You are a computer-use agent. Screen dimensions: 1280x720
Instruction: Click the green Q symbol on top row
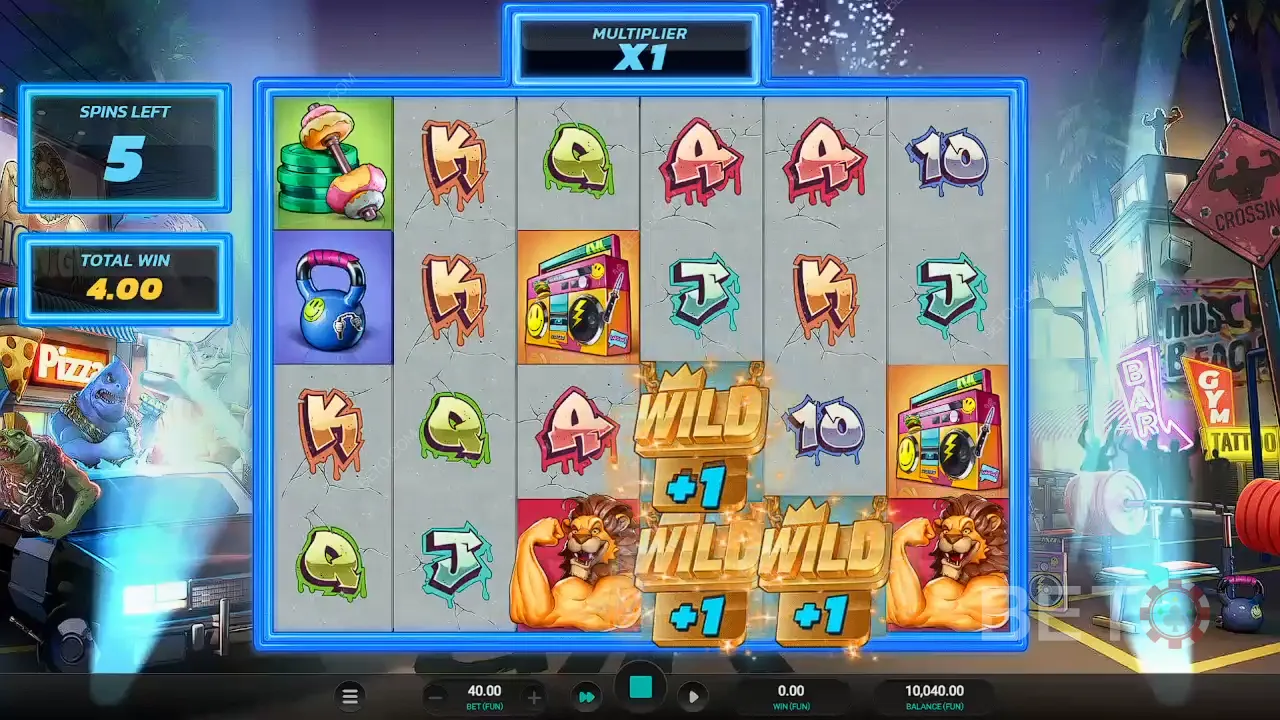[x=578, y=160]
